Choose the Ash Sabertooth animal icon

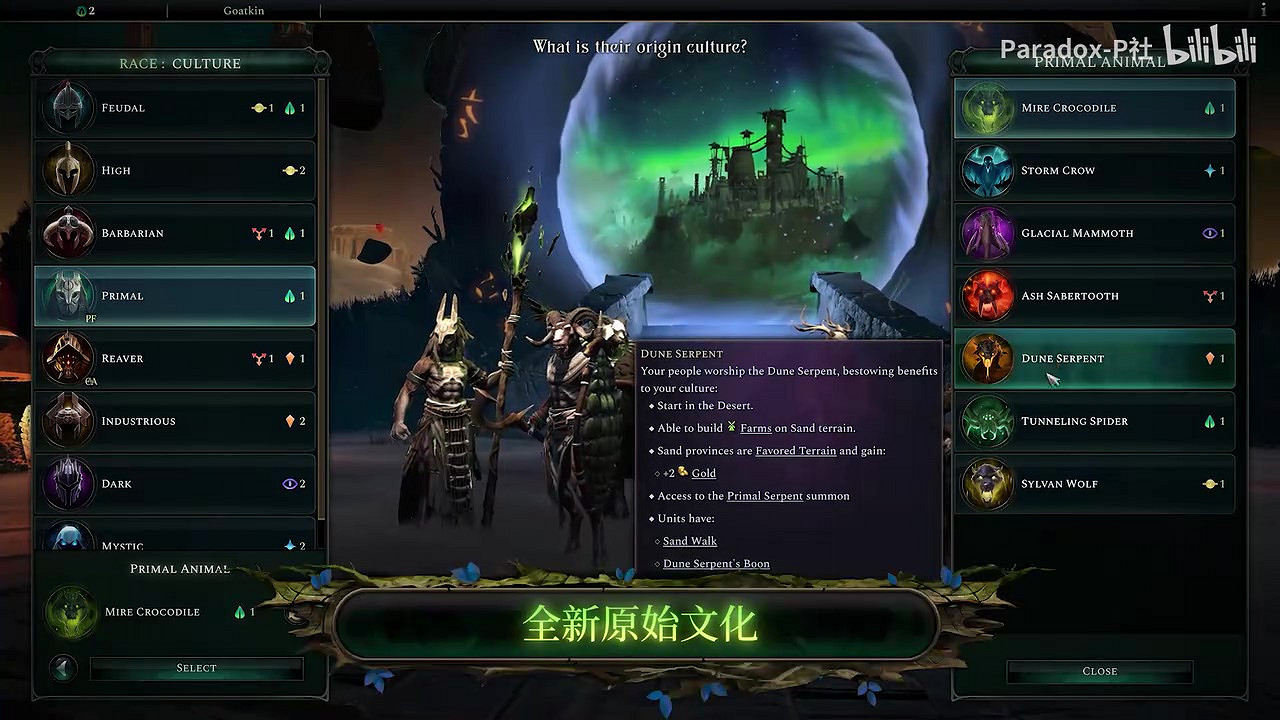click(987, 296)
